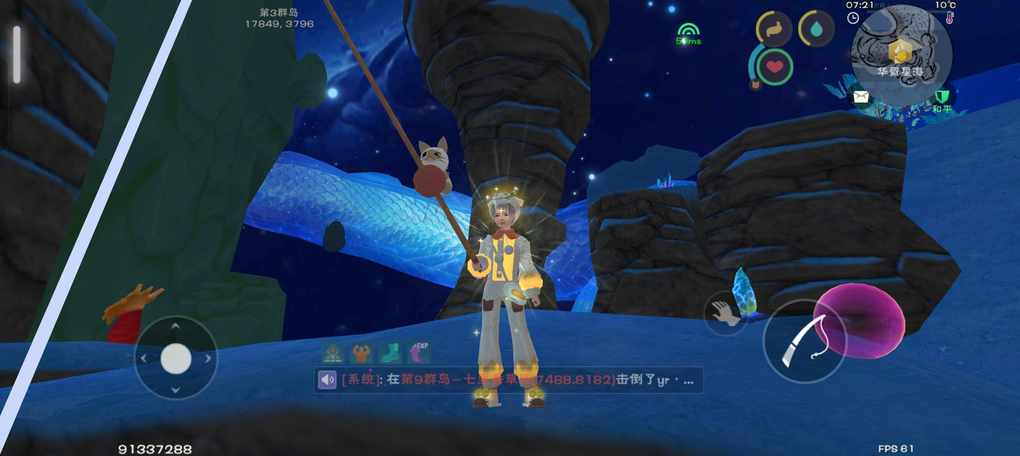Click the yellow arrow stamina icon

(773, 29)
